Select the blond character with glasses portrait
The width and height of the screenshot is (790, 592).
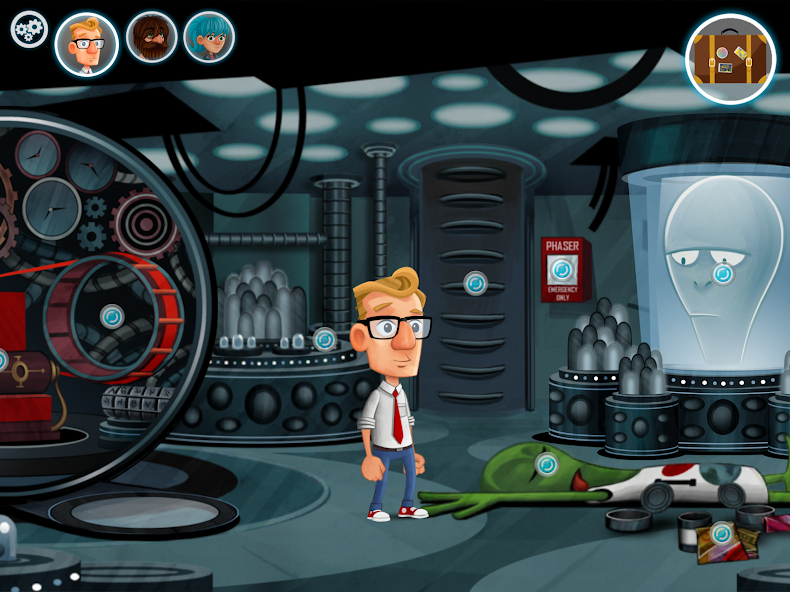pyautogui.click(x=87, y=44)
